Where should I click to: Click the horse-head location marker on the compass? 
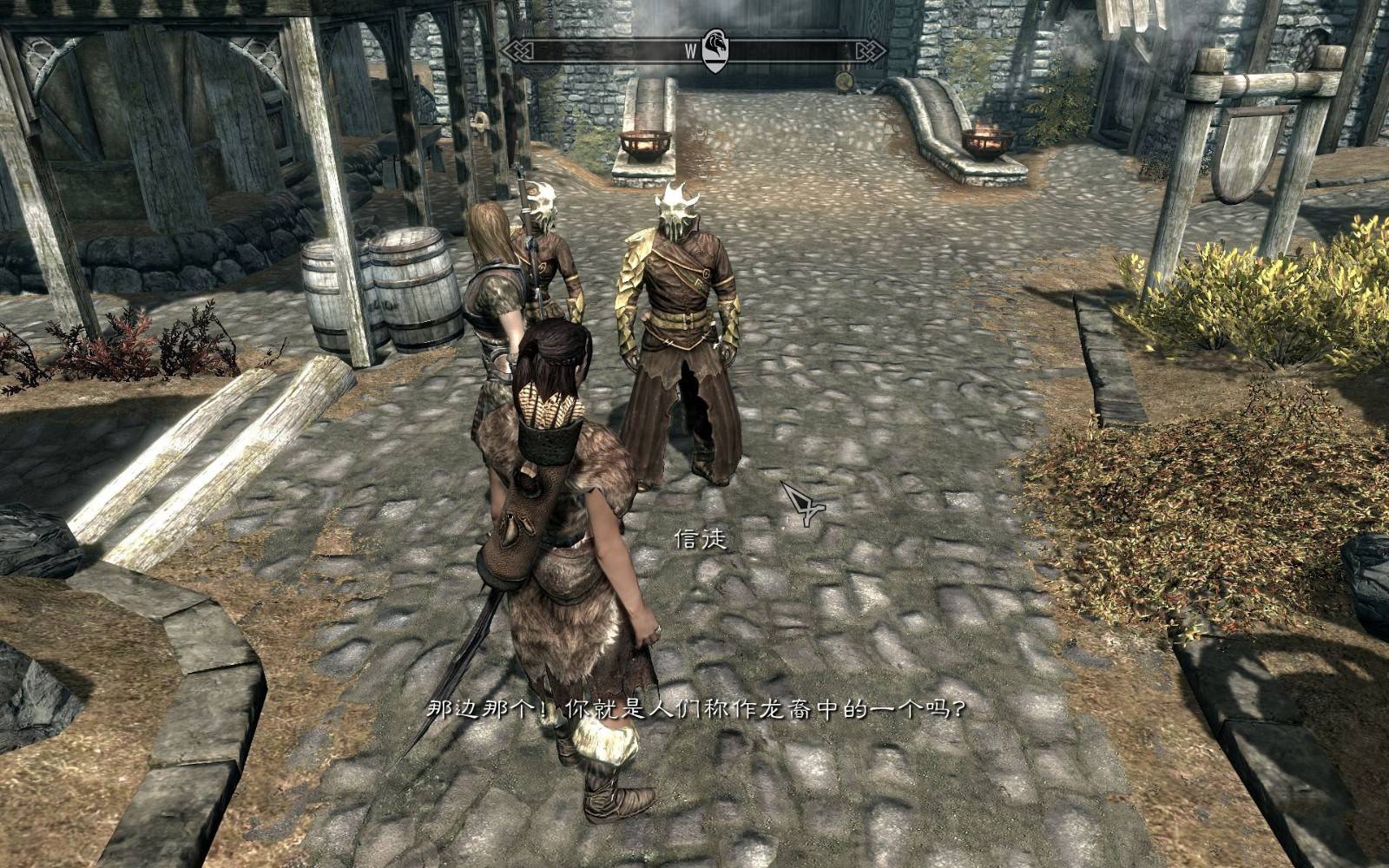click(x=714, y=50)
